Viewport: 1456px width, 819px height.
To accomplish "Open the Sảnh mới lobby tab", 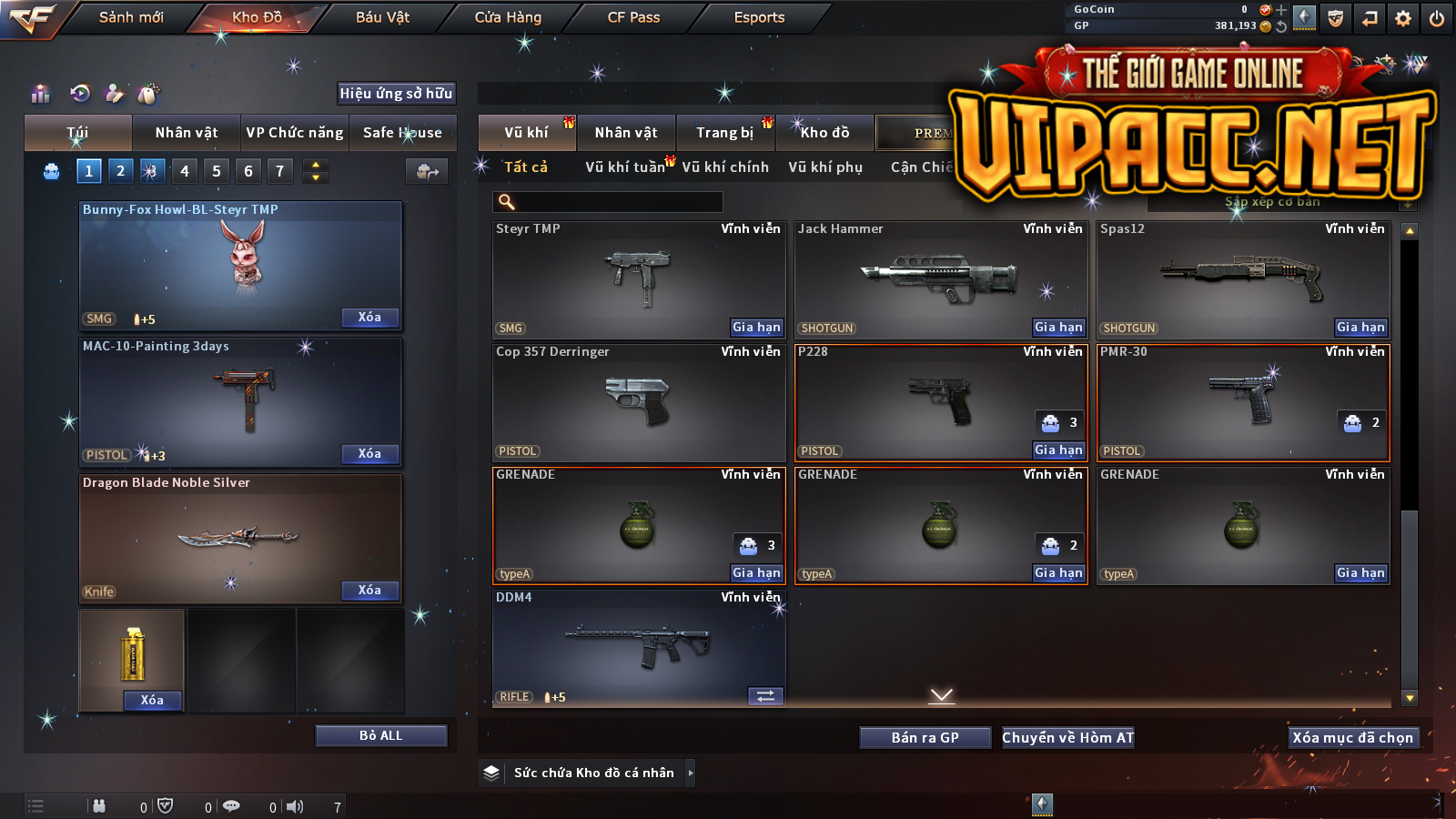I will [x=131, y=17].
